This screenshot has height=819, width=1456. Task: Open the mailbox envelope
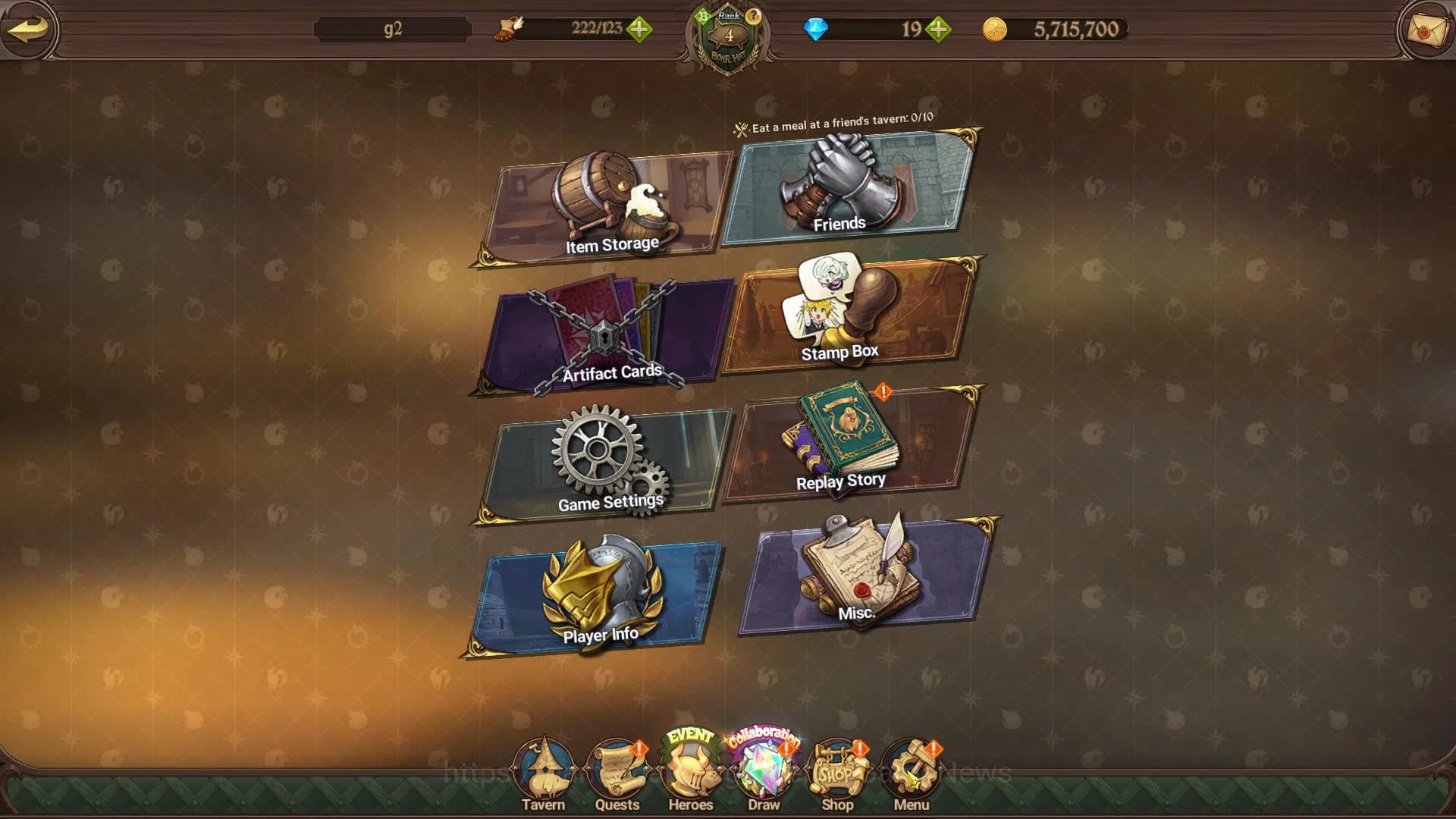[1426, 30]
